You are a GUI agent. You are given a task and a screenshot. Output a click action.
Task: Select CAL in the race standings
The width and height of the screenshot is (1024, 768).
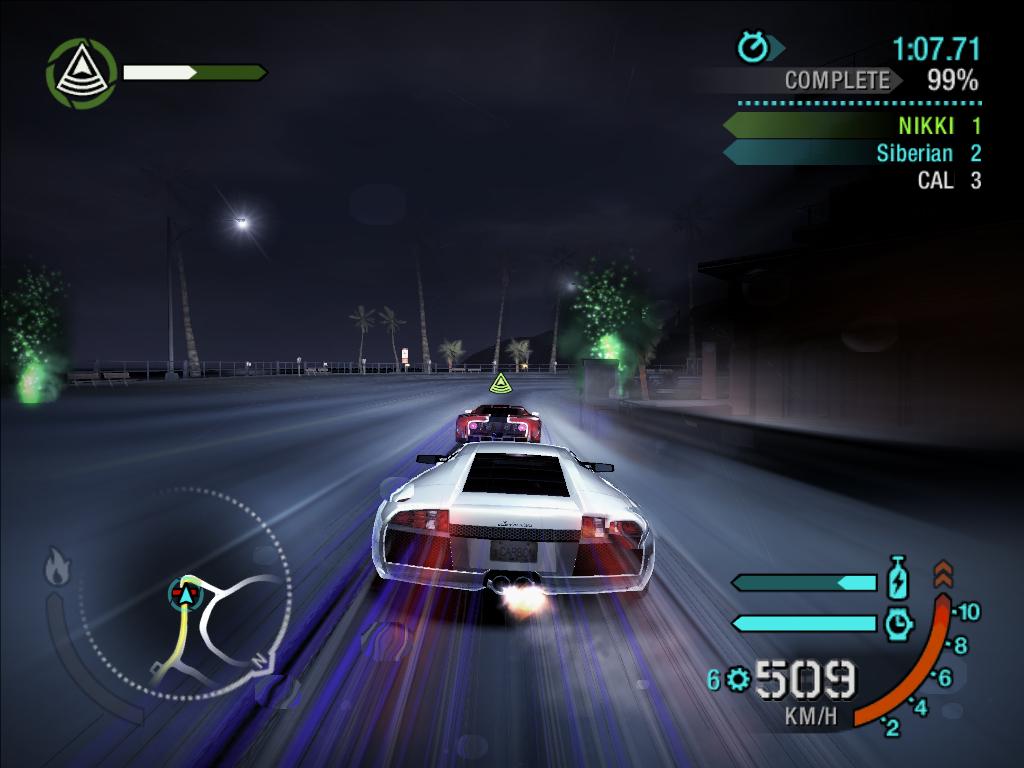[x=935, y=180]
